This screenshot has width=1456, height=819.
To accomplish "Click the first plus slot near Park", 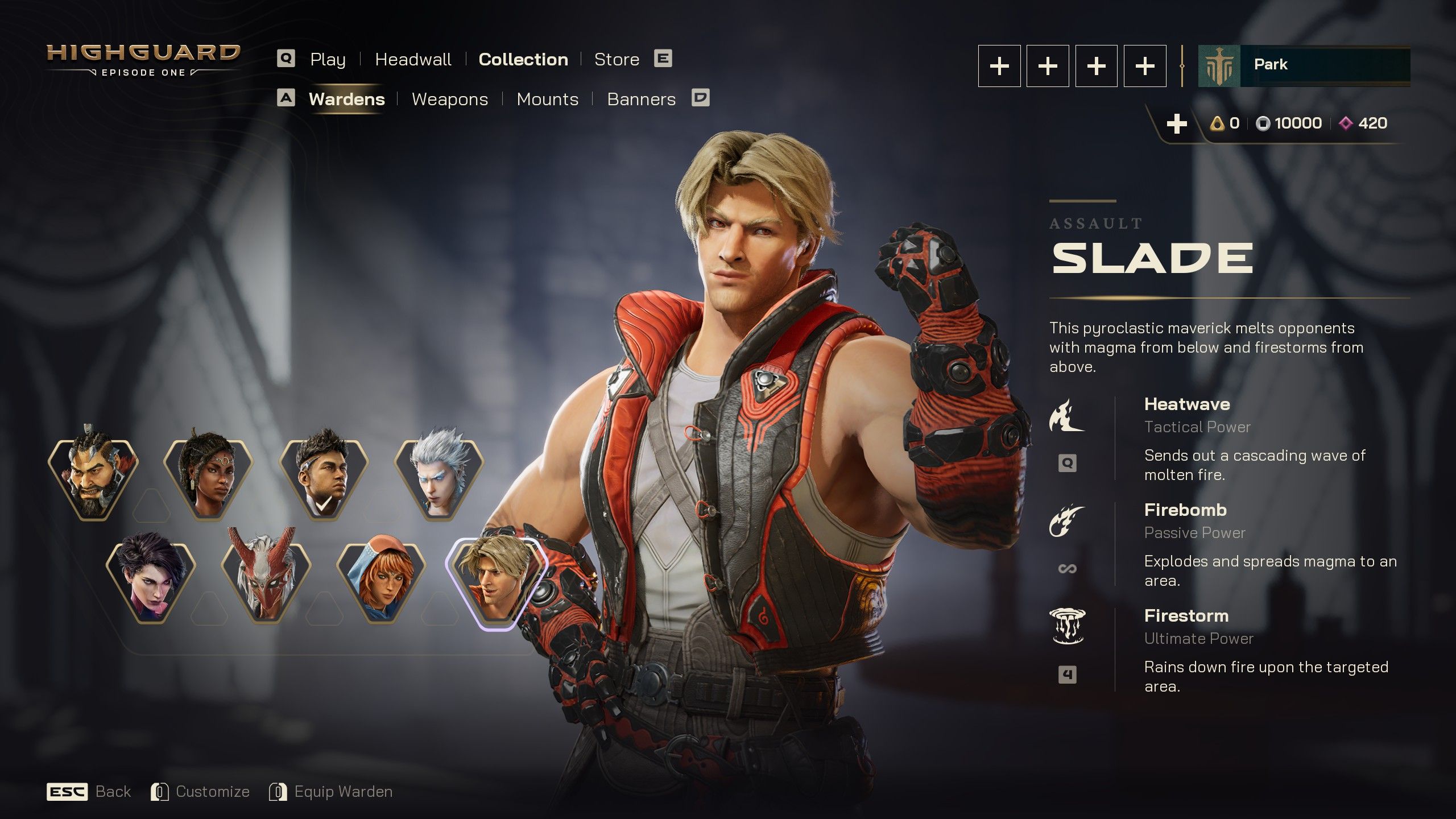I will 999,65.
